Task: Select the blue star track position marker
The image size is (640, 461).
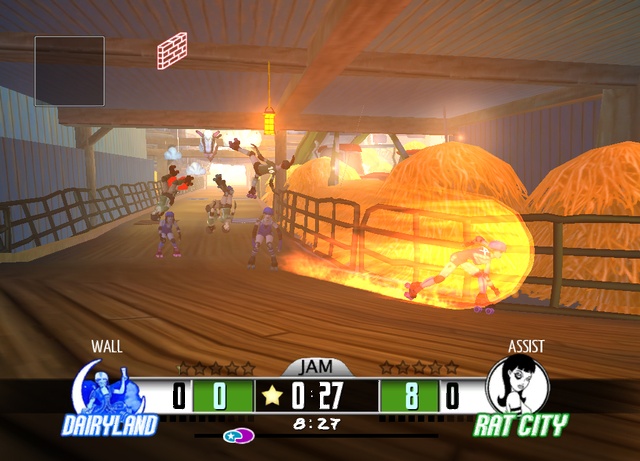Action: pos(235,436)
